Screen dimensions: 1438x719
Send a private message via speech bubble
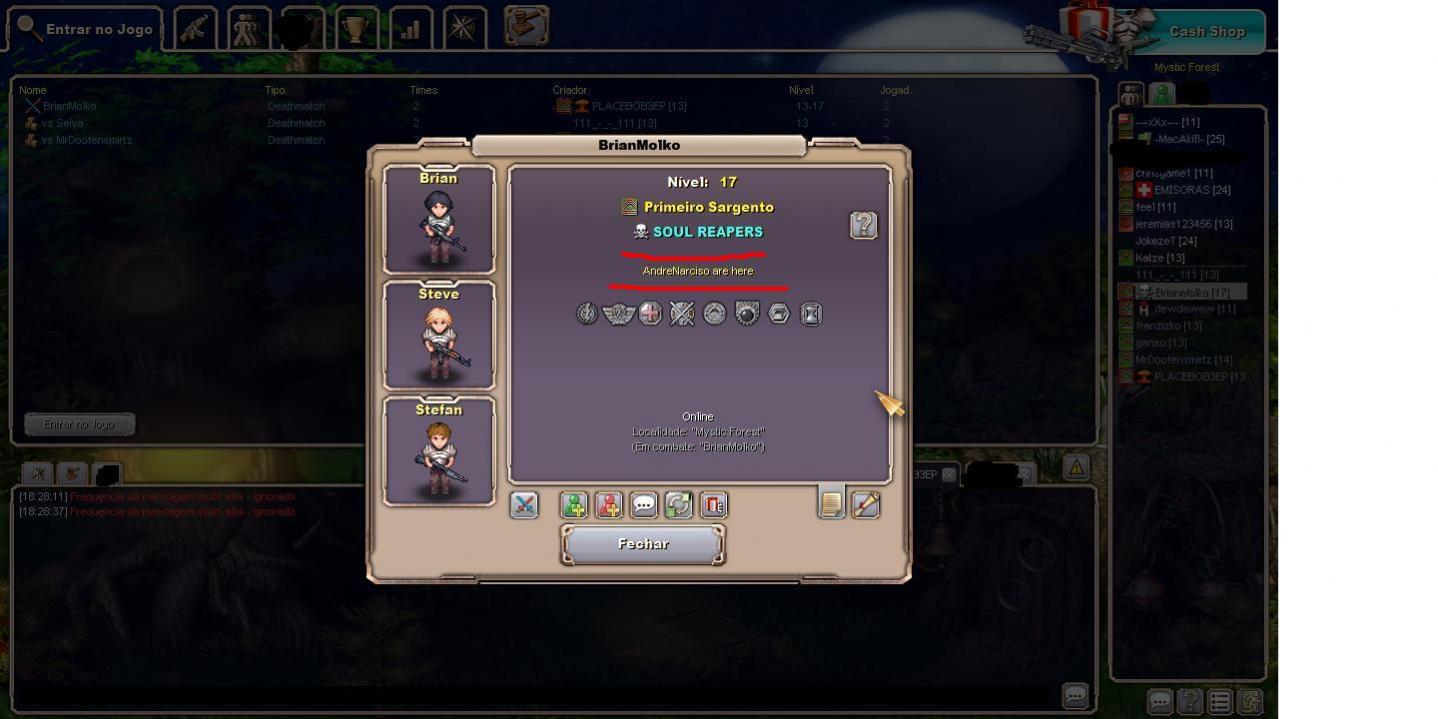(x=644, y=505)
